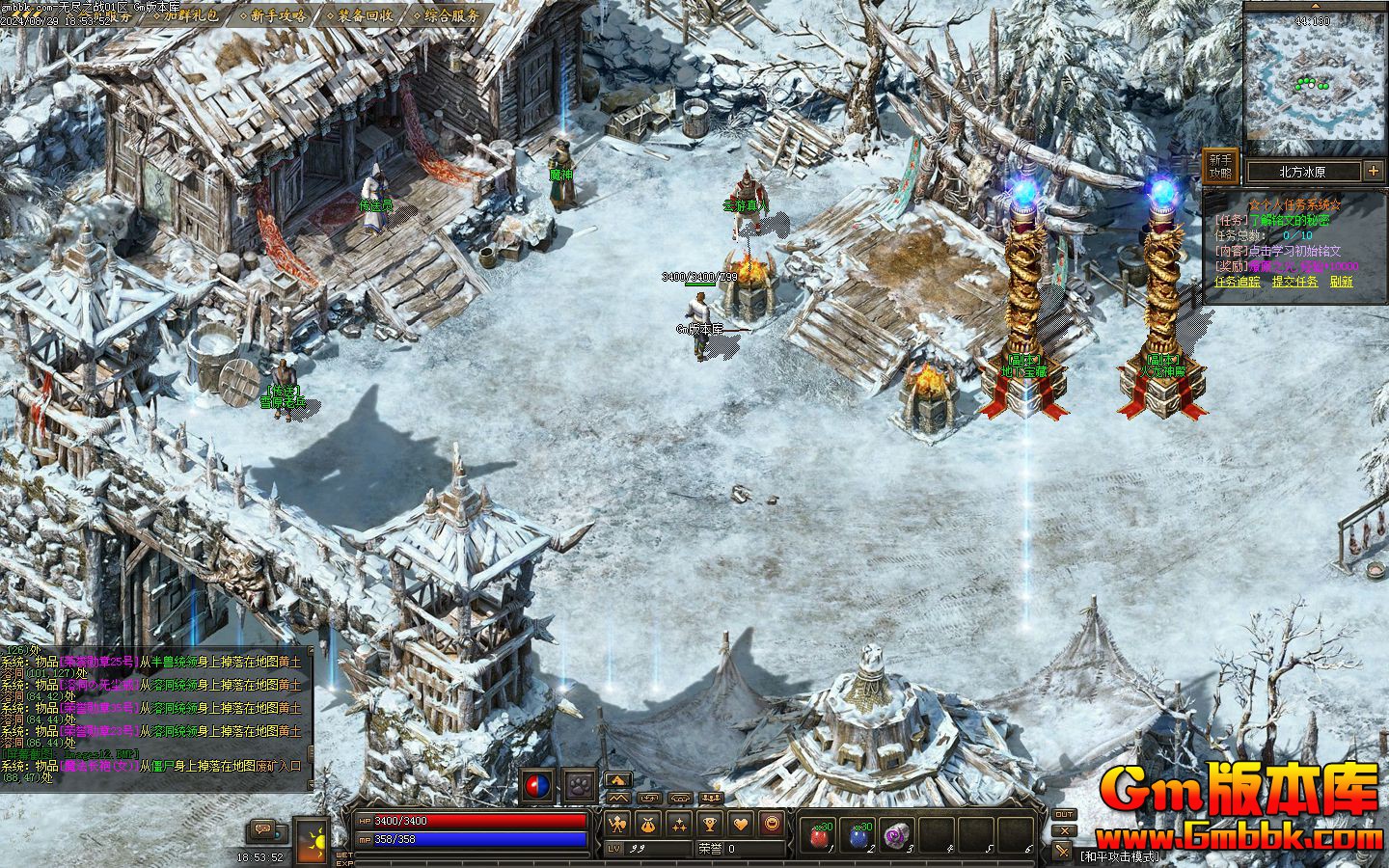Open the bag pouch icon
The height and width of the screenshot is (868, 1389).
coord(649,825)
